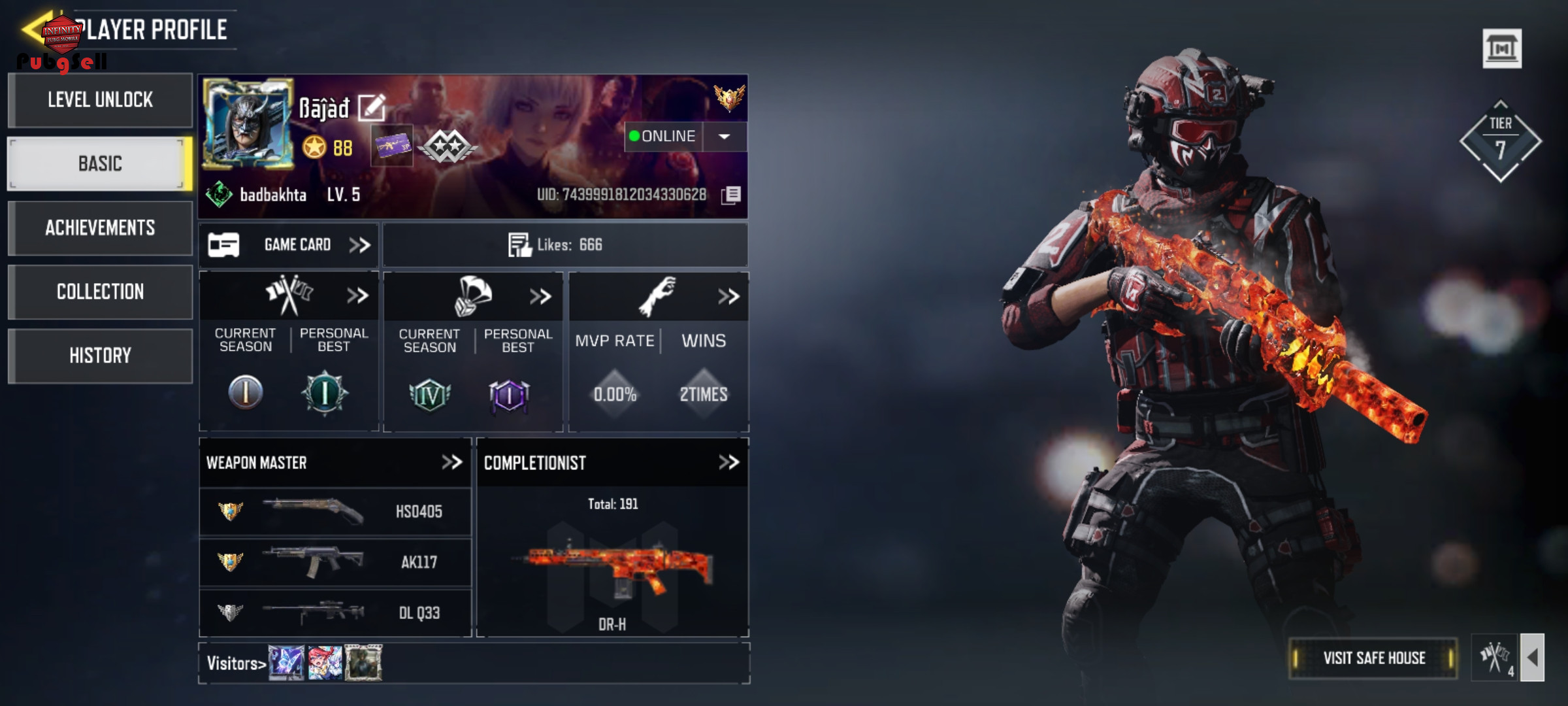Viewport: 1568px width, 706px height.
Task: View the History tab
Action: [100, 356]
